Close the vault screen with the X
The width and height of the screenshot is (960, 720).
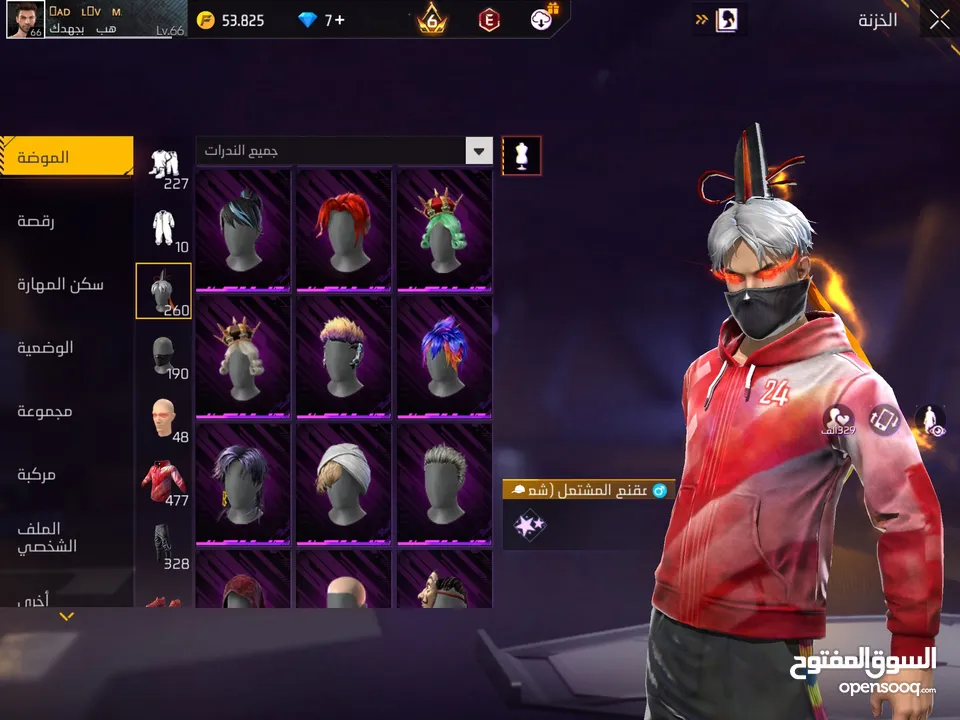click(x=939, y=20)
